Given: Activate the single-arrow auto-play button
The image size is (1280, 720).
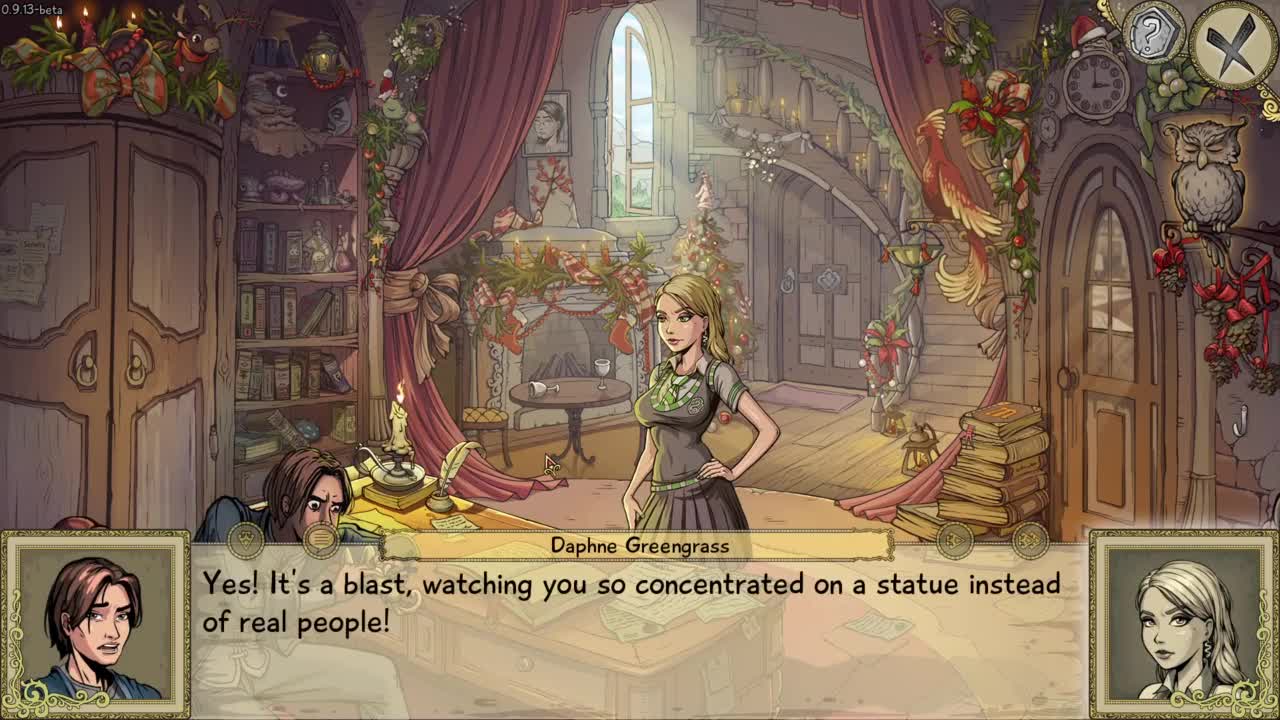Looking at the screenshot, I should (954, 541).
